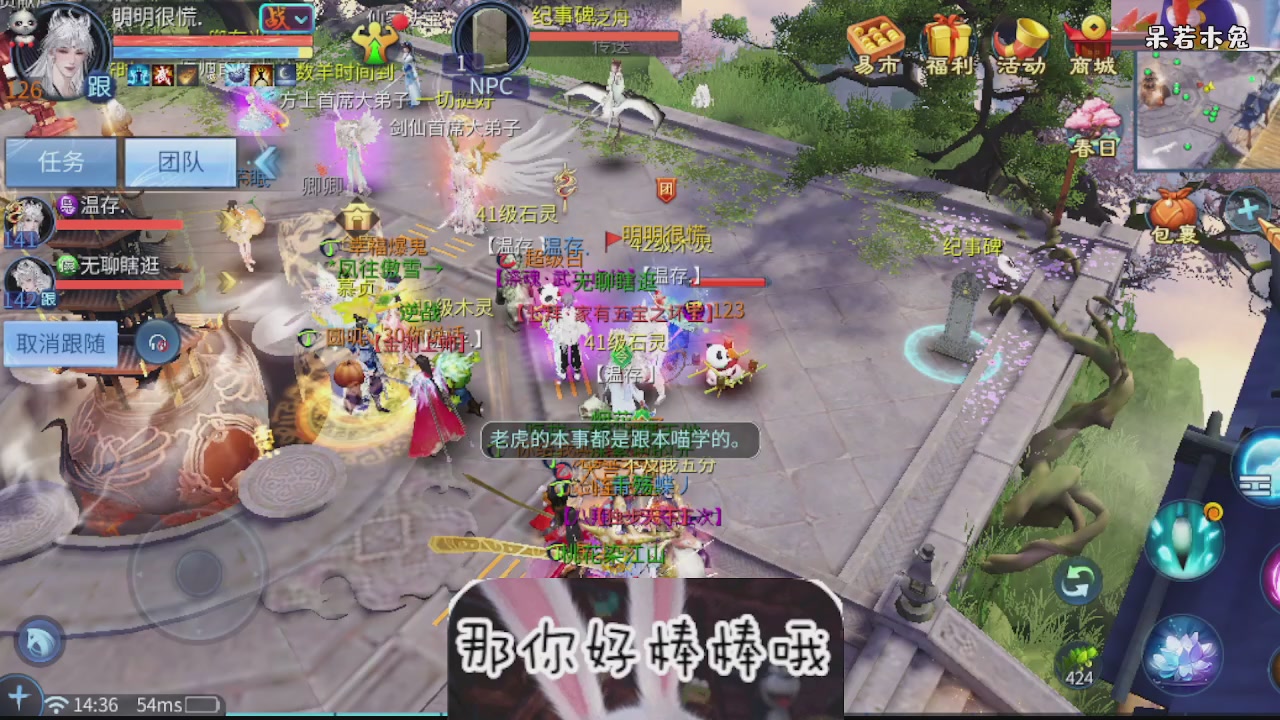The height and width of the screenshot is (720, 1280).
Task: Switch to the 团队 tab
Action: (179, 162)
